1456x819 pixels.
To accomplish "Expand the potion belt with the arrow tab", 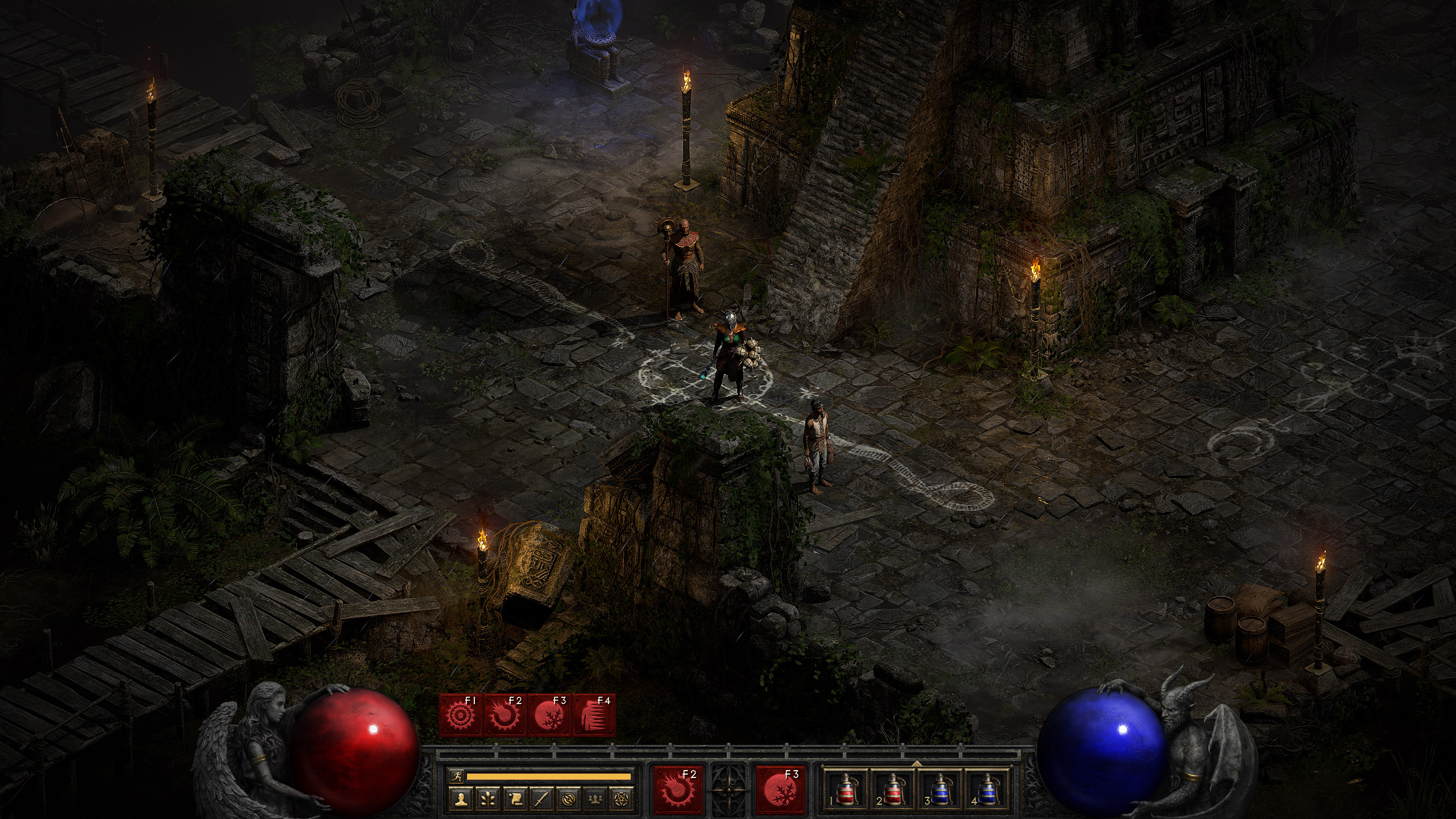I will (x=917, y=763).
